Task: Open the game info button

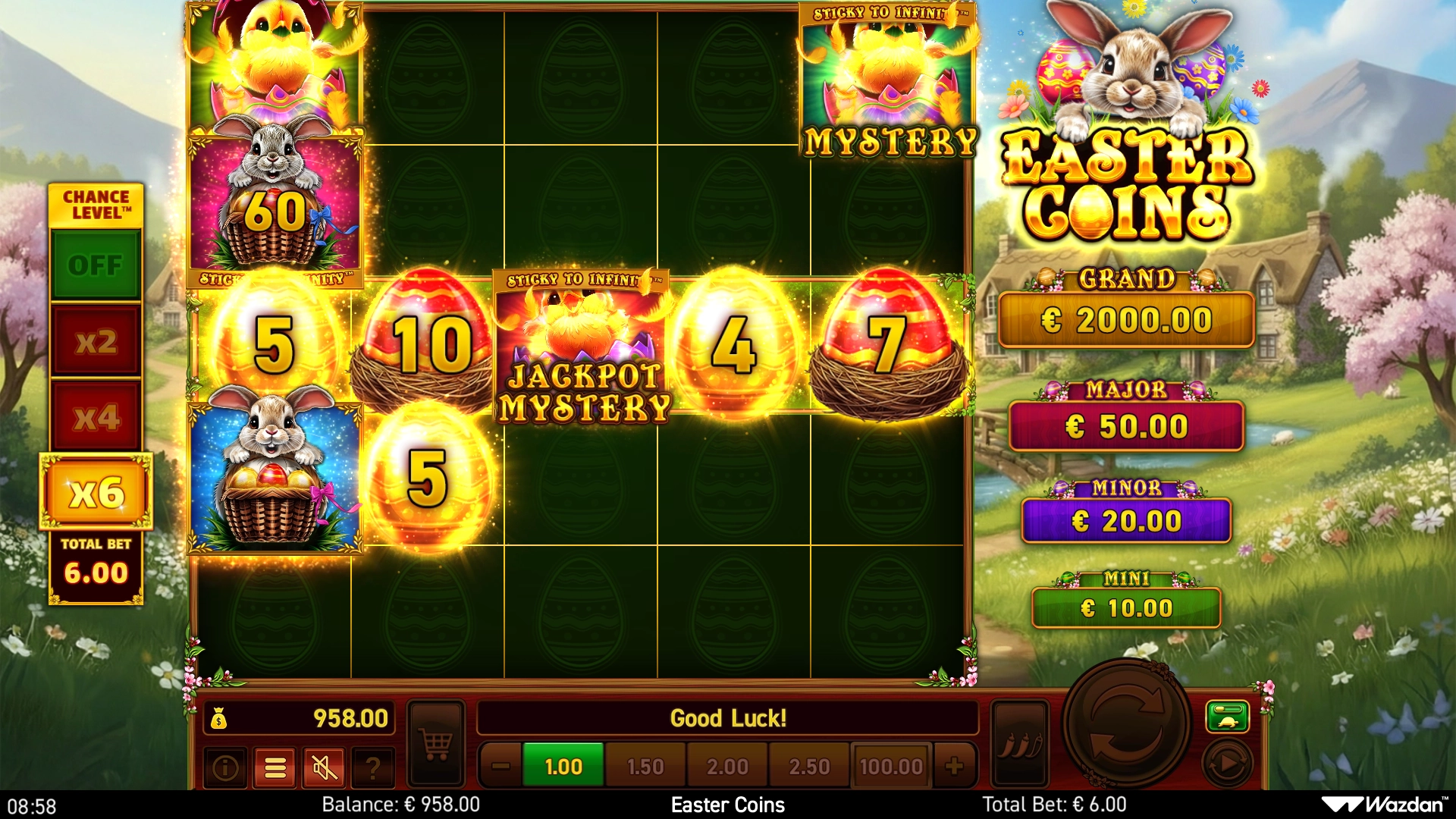Action: click(225, 768)
